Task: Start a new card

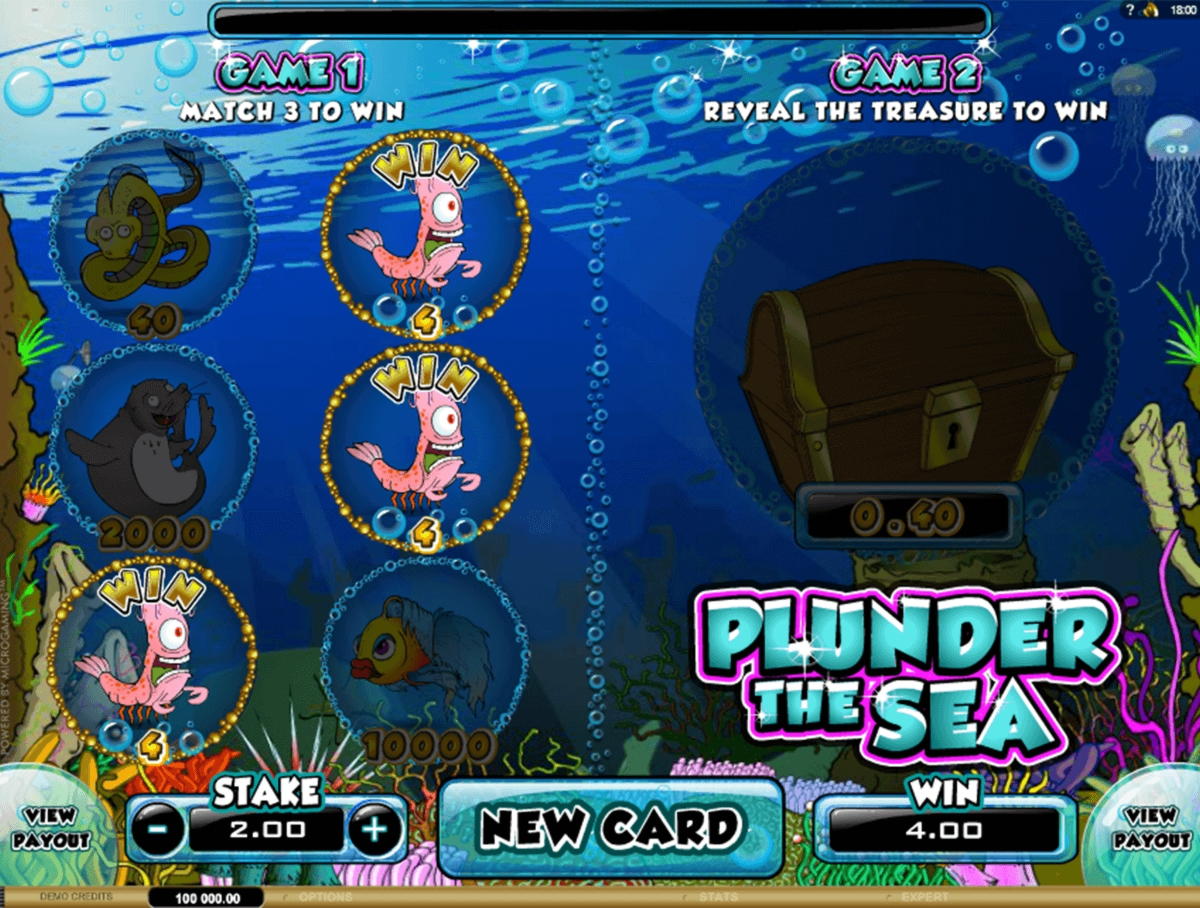Action: click(x=610, y=827)
